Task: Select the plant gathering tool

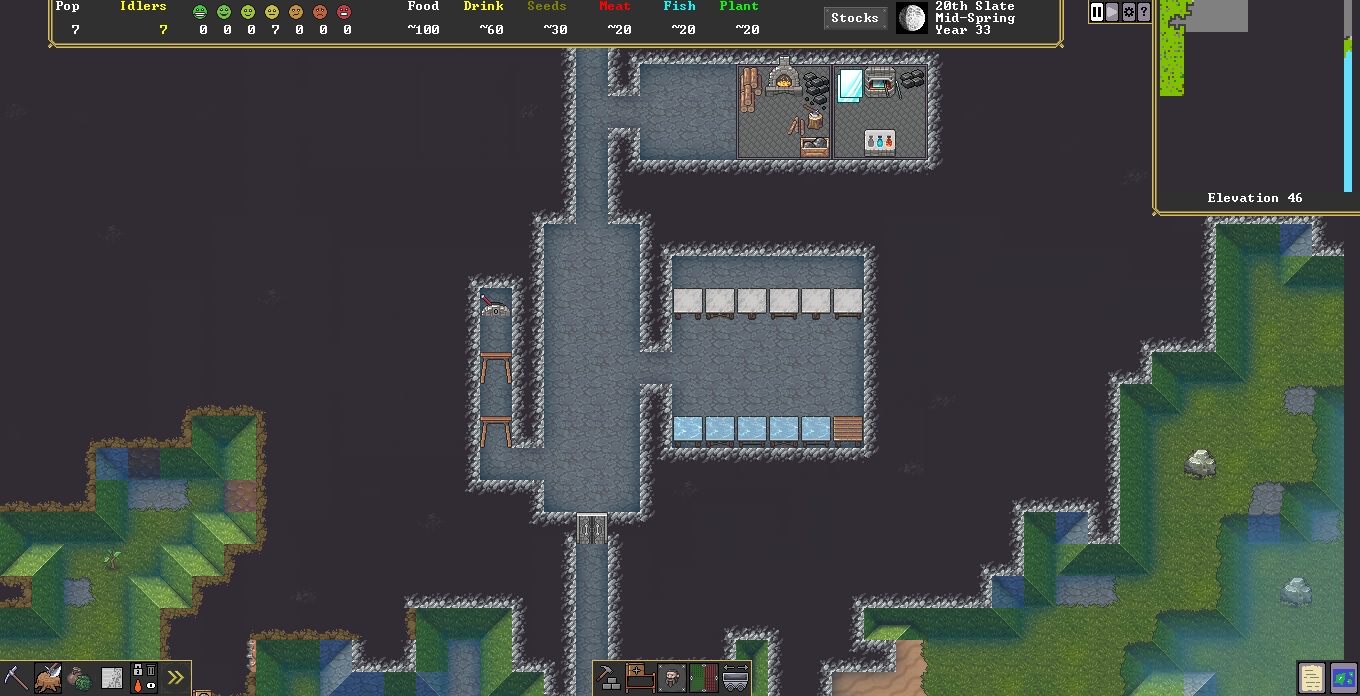Action: (x=80, y=678)
